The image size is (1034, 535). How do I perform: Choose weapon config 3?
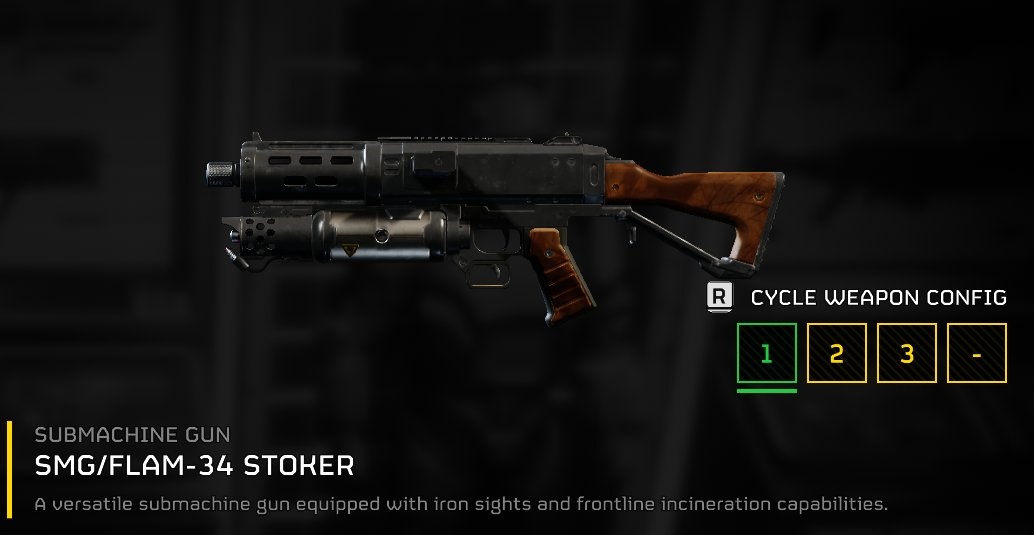(x=907, y=353)
